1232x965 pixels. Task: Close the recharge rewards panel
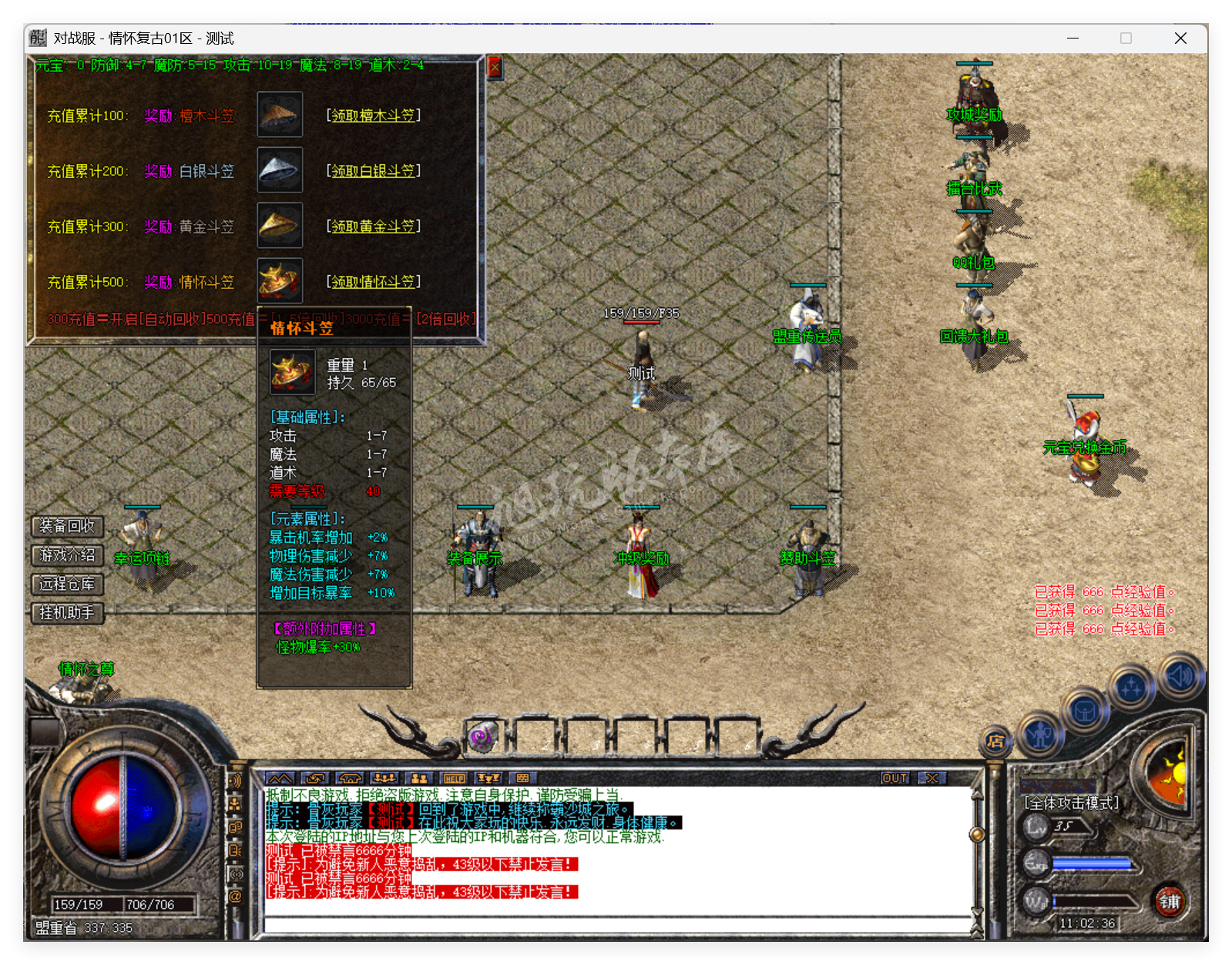[495, 65]
